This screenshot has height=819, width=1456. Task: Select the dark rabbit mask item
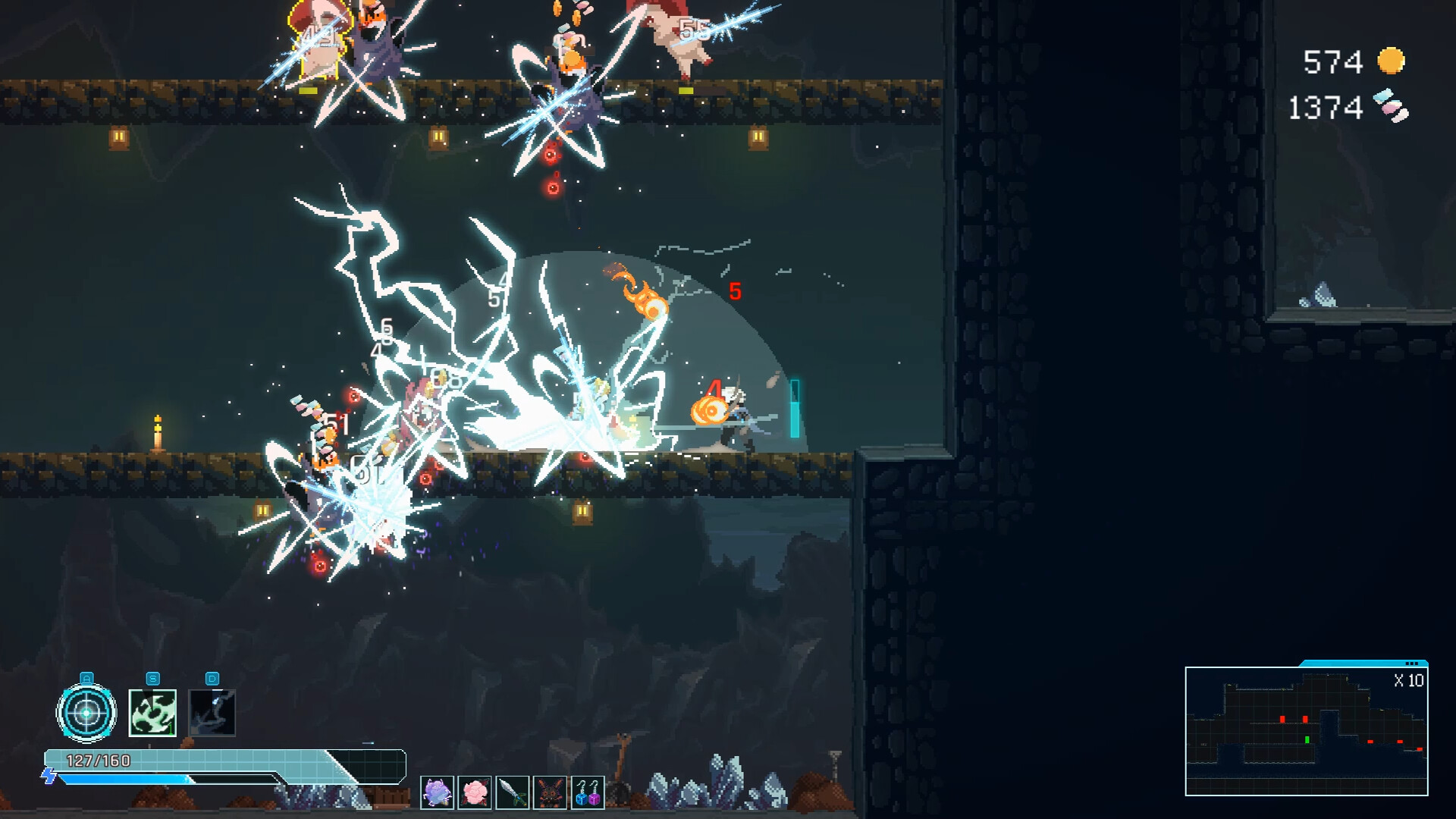[x=550, y=792]
